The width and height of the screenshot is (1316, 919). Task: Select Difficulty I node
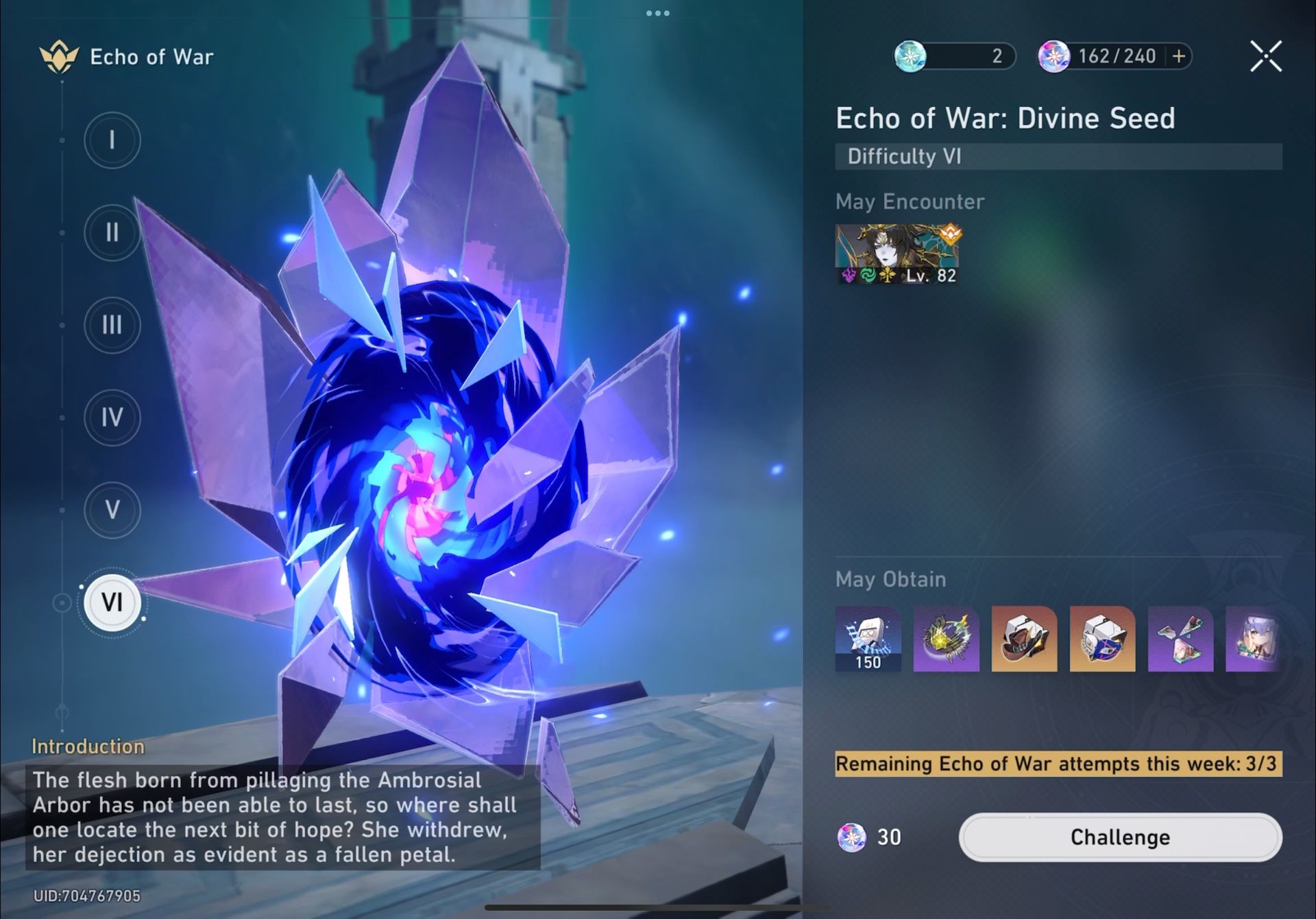point(112,140)
